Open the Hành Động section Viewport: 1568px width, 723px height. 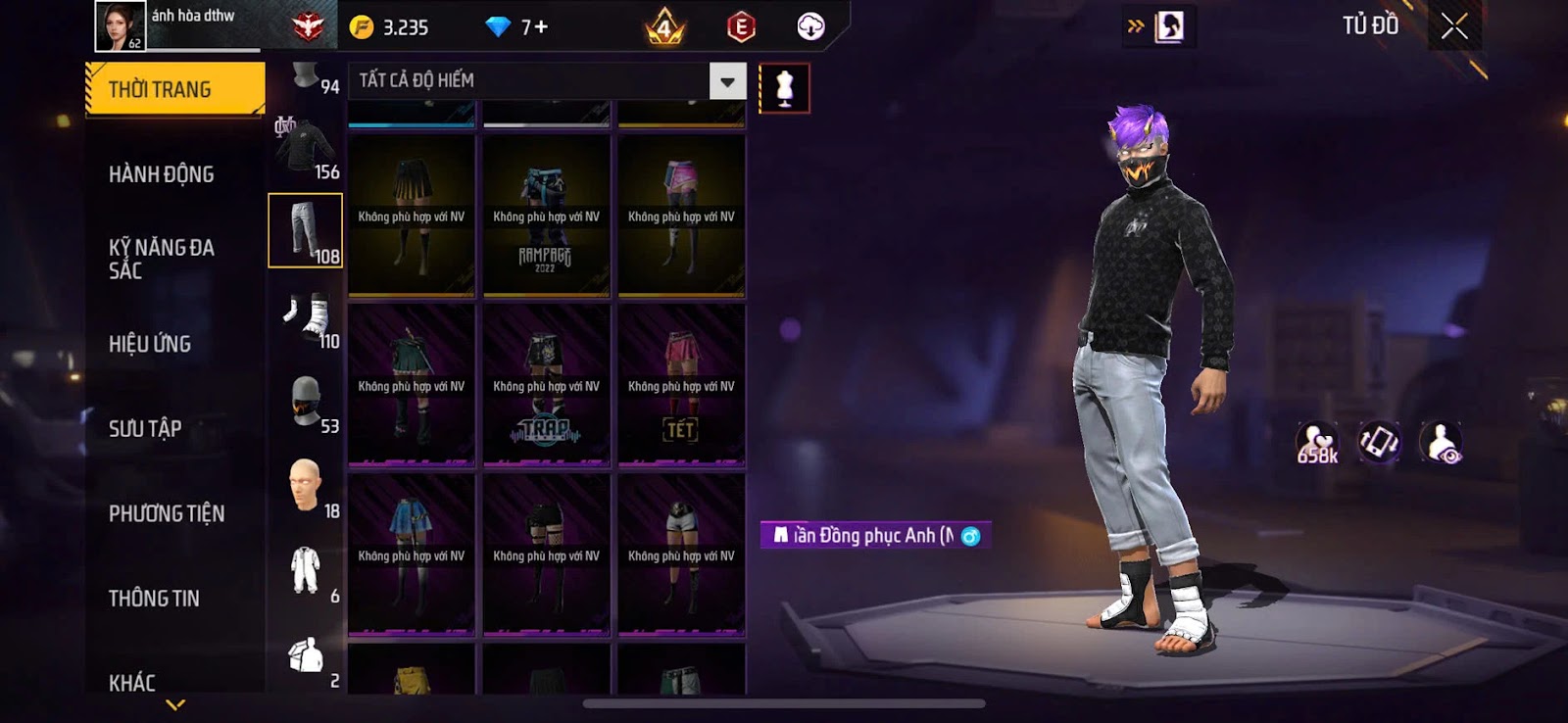(x=162, y=174)
